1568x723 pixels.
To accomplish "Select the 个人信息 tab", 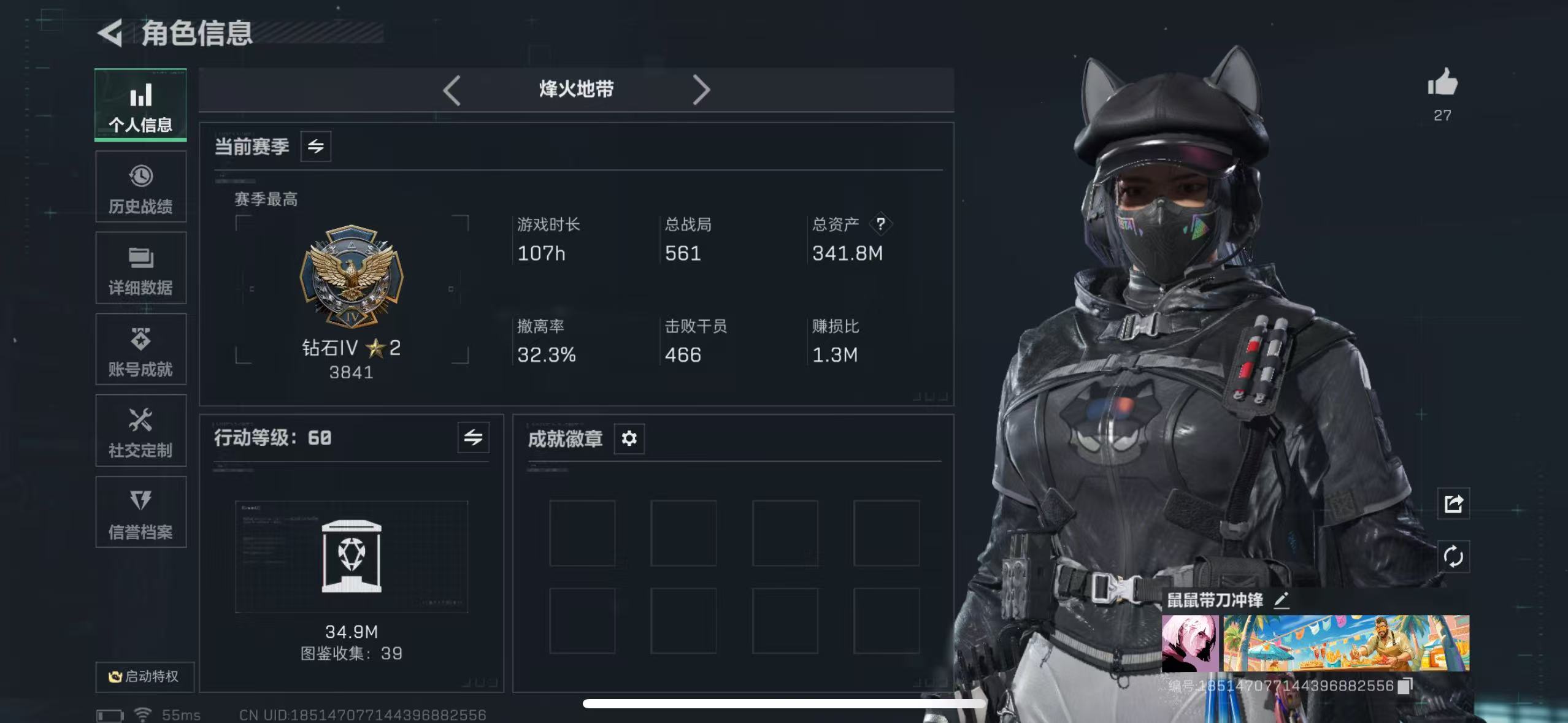I will (x=140, y=105).
